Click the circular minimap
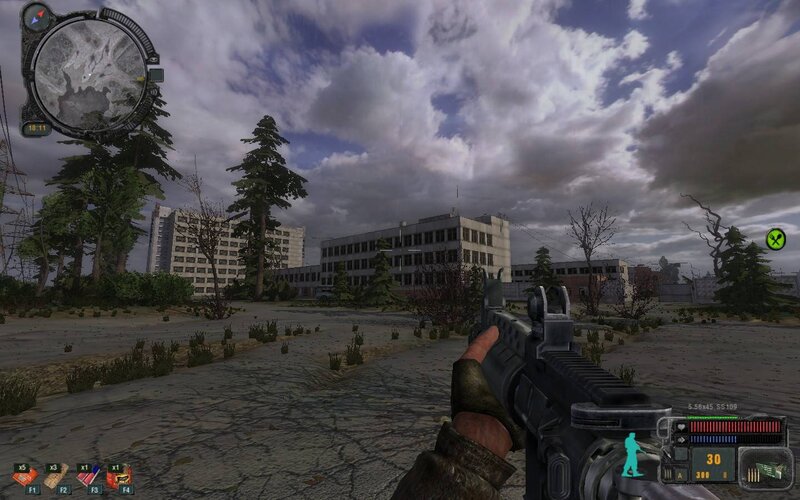Screen dimensions: 800x500 (x=88, y=67)
